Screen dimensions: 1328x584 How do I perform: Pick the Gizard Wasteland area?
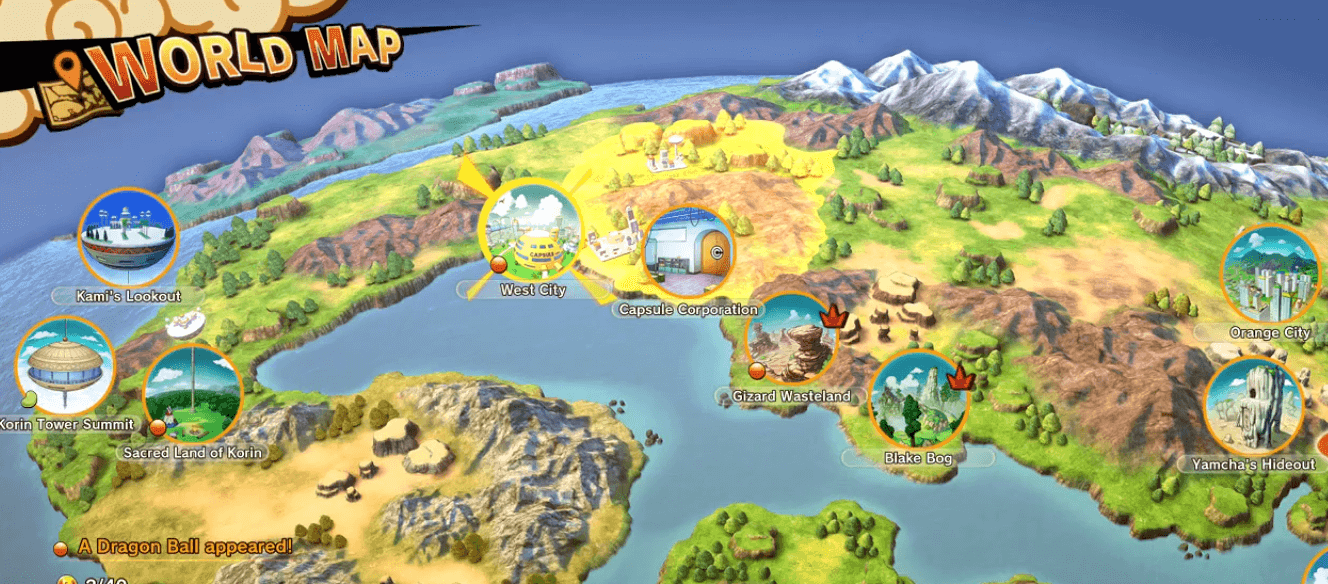click(792, 341)
